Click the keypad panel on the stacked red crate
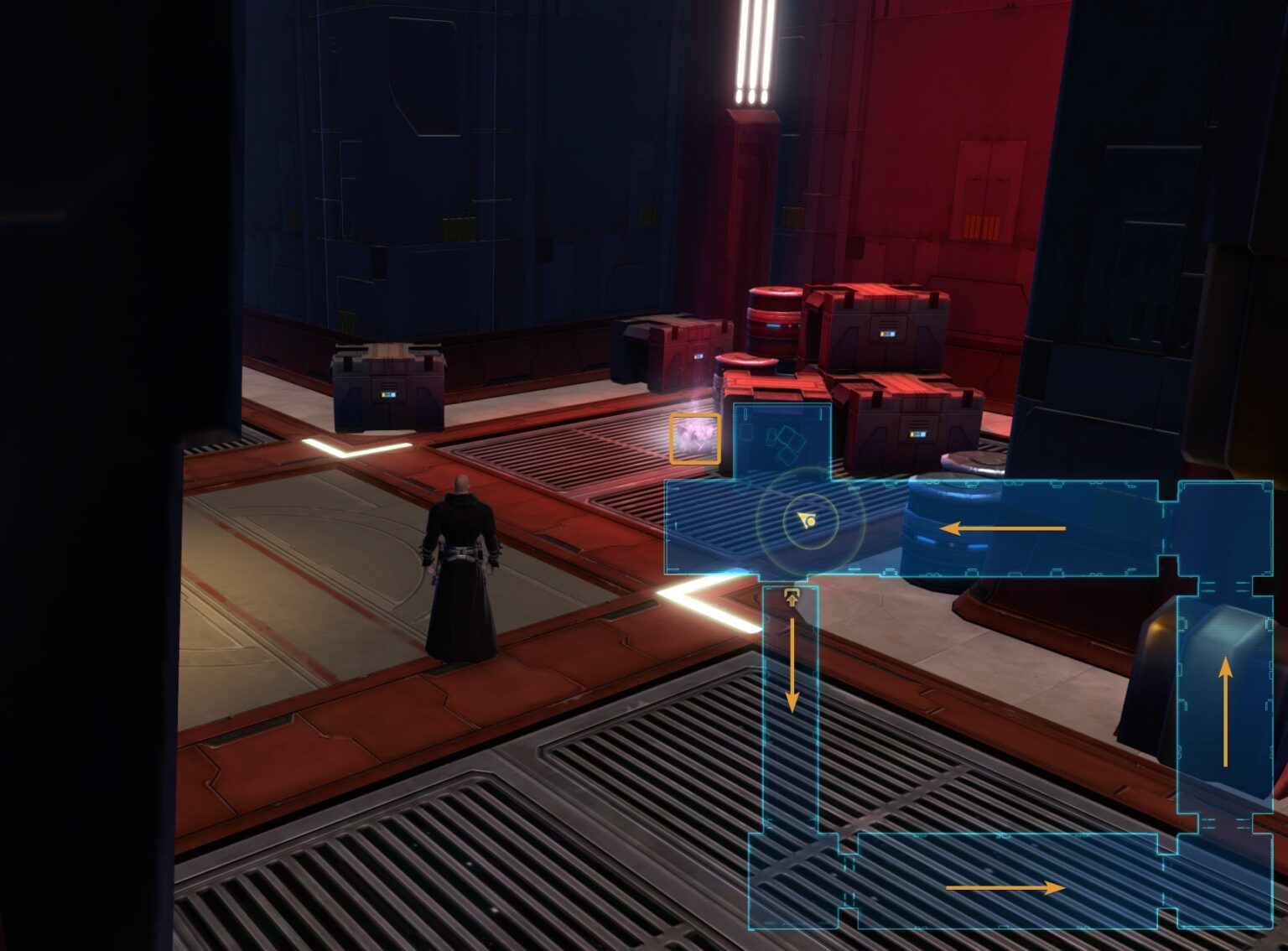1288x951 pixels. [889, 334]
